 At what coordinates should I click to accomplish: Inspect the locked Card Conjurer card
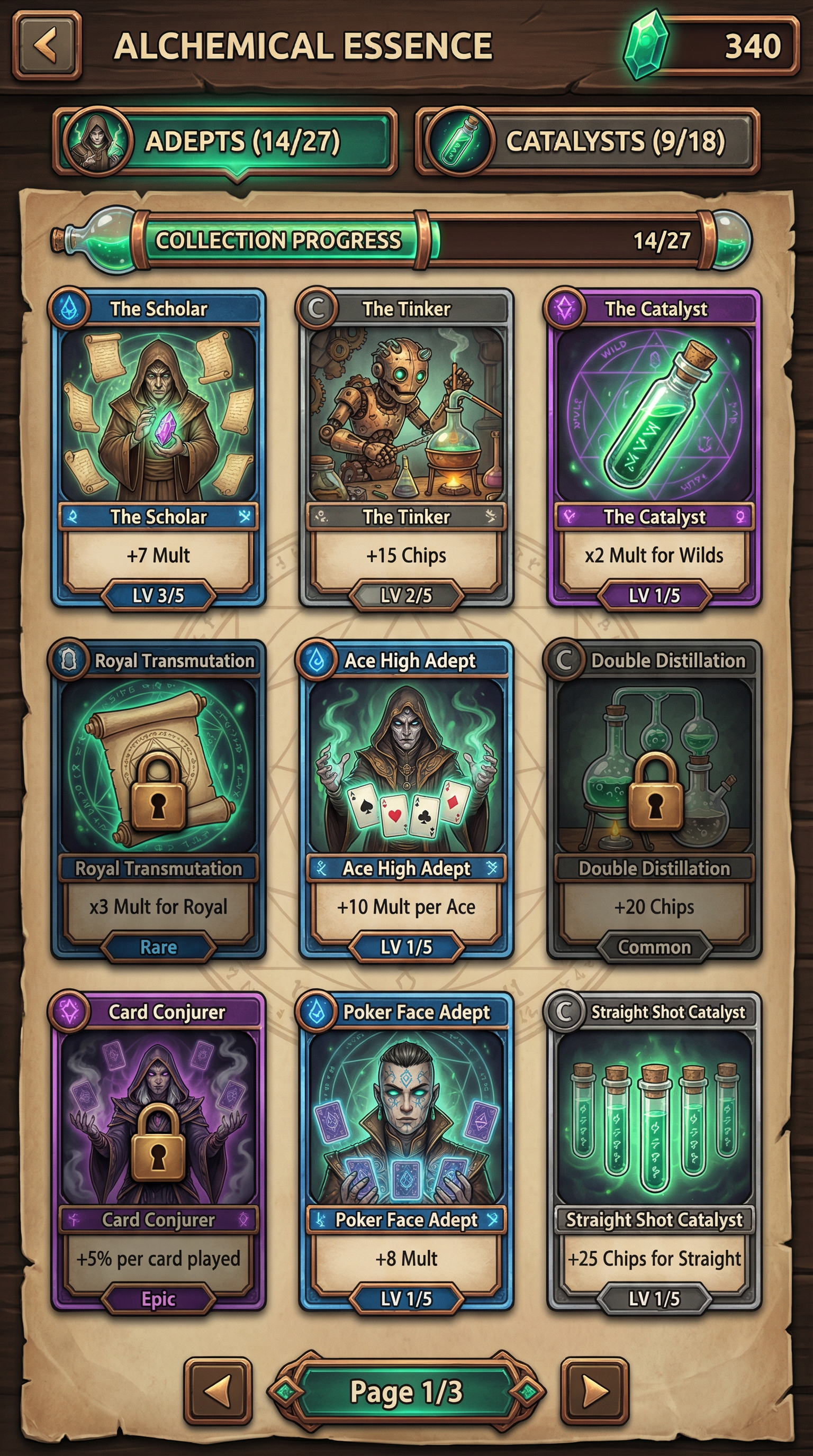[158, 1150]
